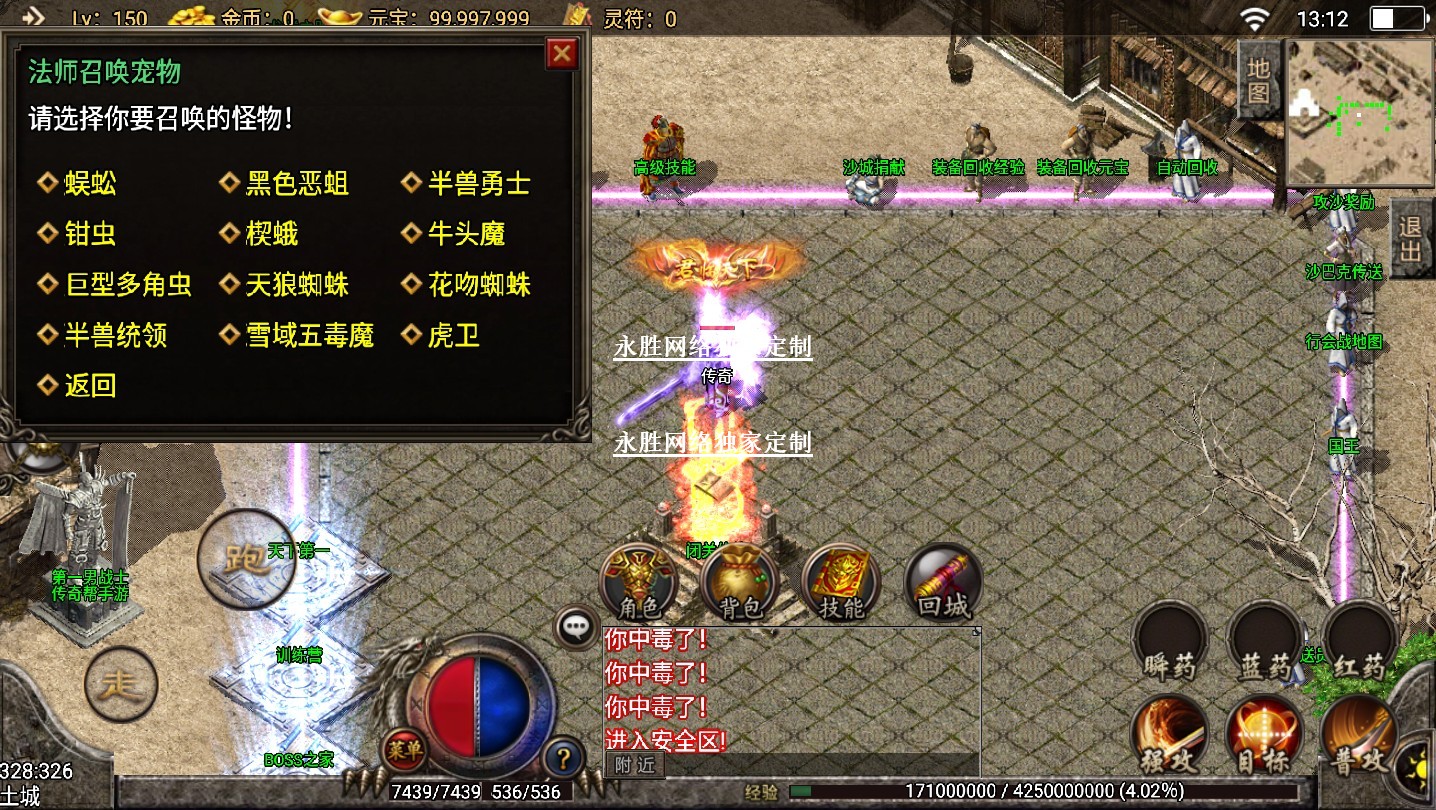Click 返回 to go back
The width and height of the screenshot is (1436, 810).
(x=90, y=385)
